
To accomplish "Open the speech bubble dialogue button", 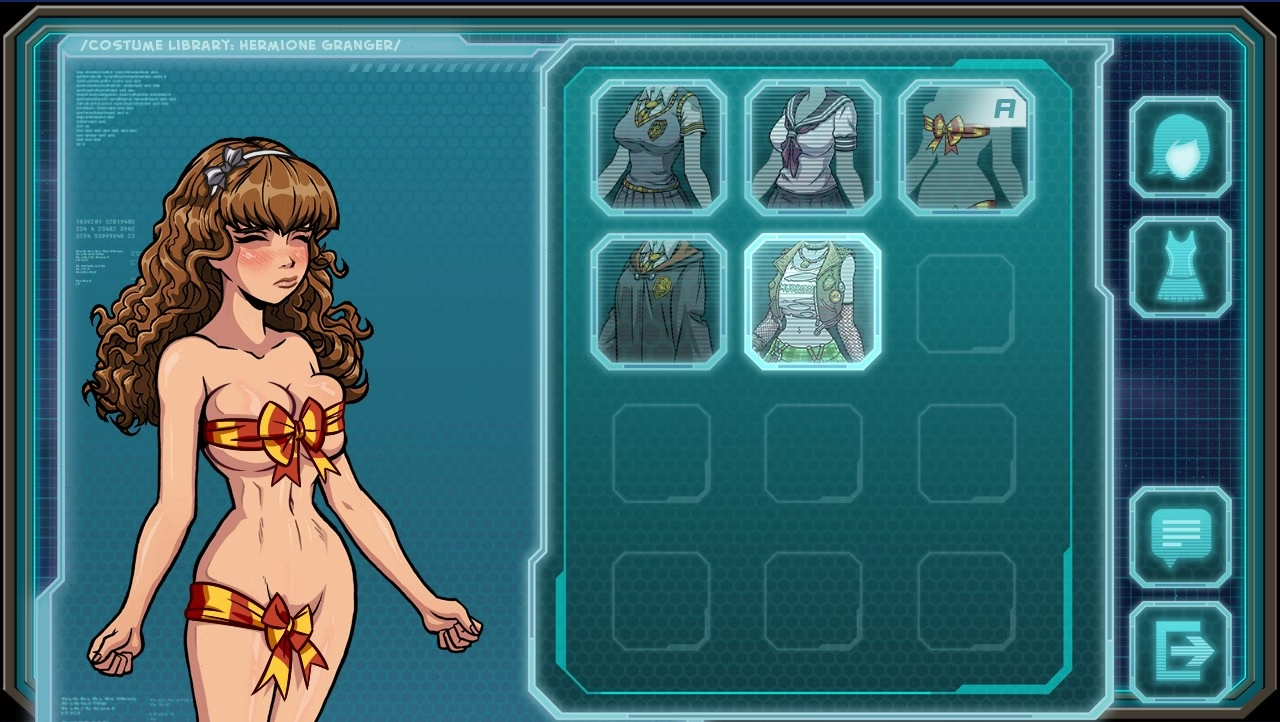I will tap(1180, 537).
